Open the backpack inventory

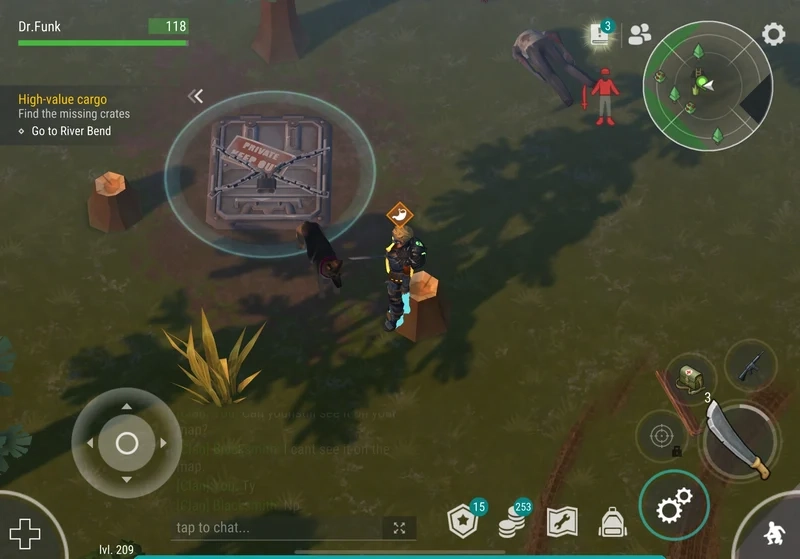612,521
